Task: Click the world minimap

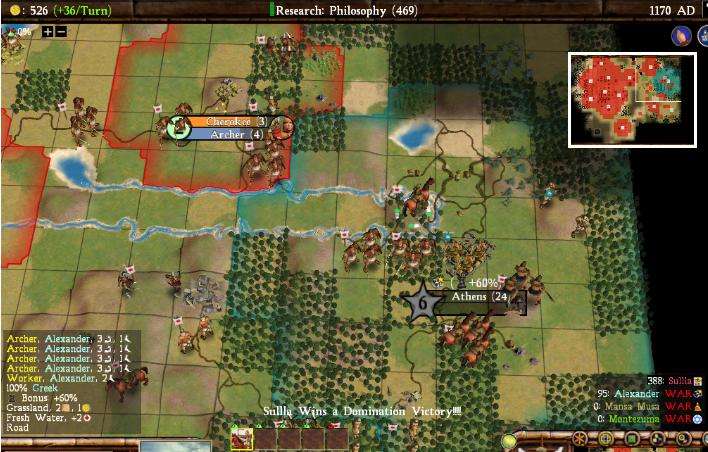Action: pos(632,99)
